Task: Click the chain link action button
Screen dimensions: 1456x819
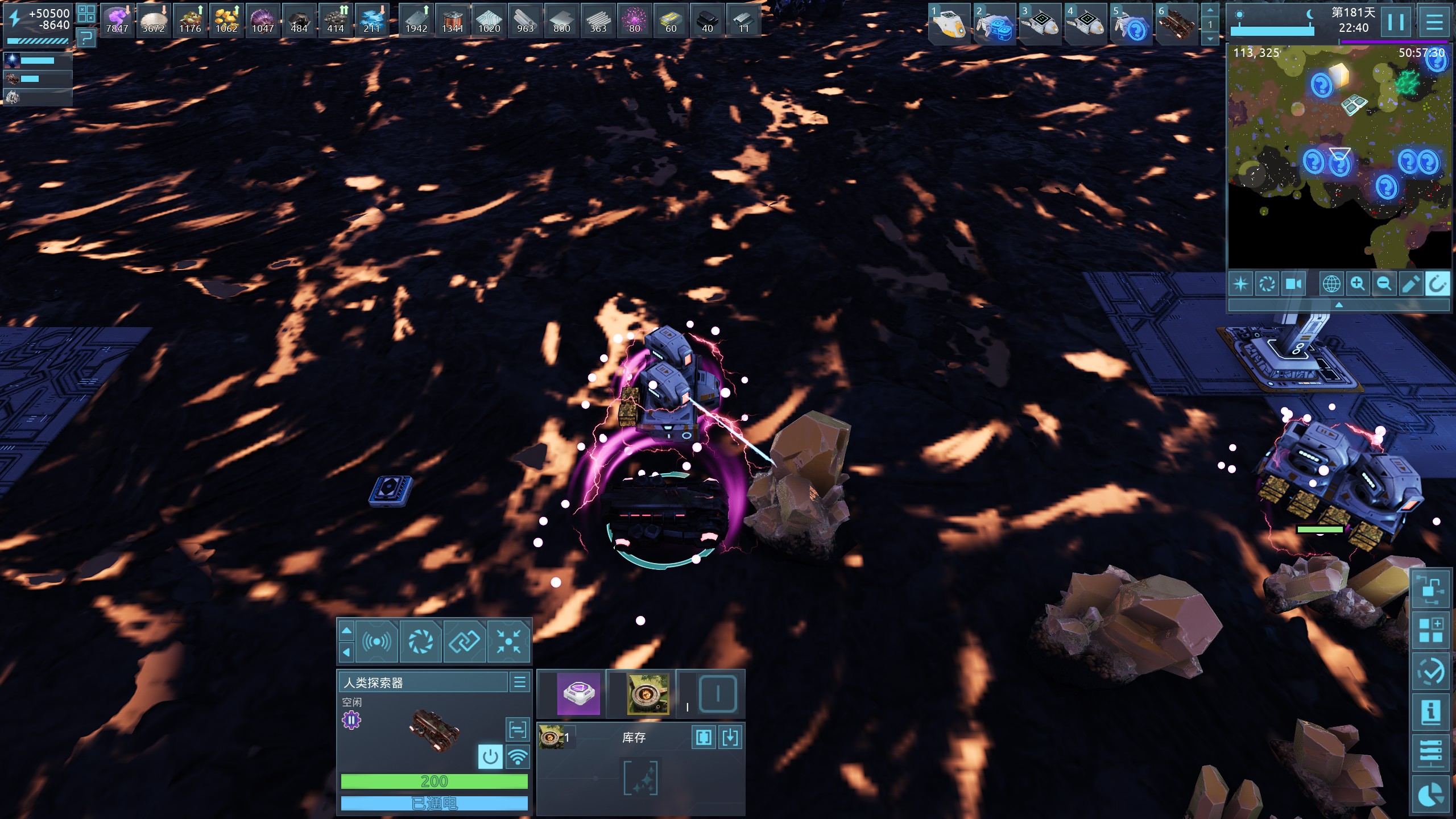Action: [465, 642]
